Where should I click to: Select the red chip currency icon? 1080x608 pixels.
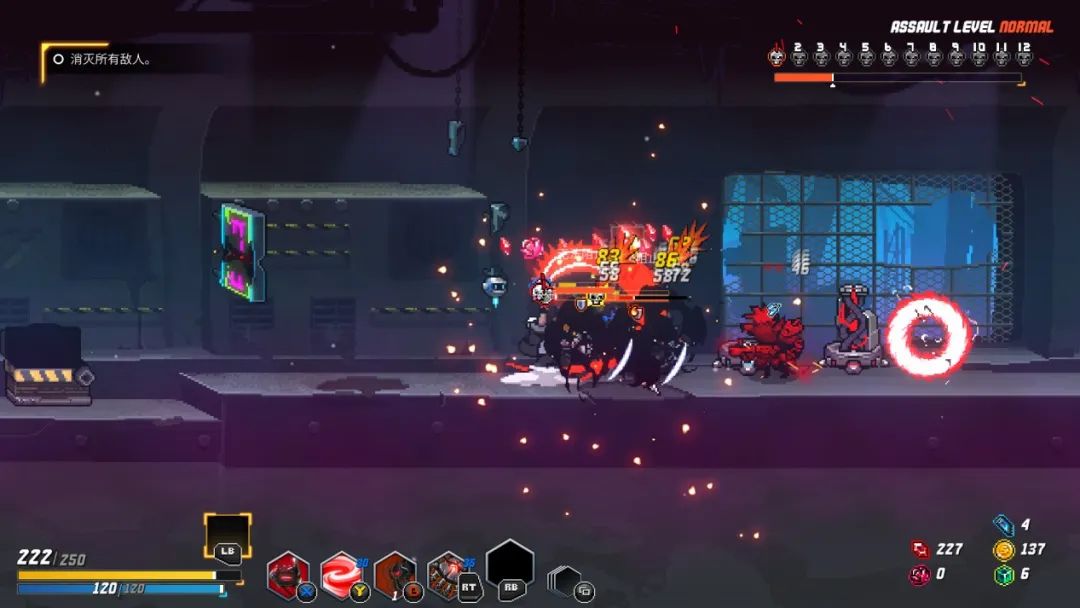point(920,549)
